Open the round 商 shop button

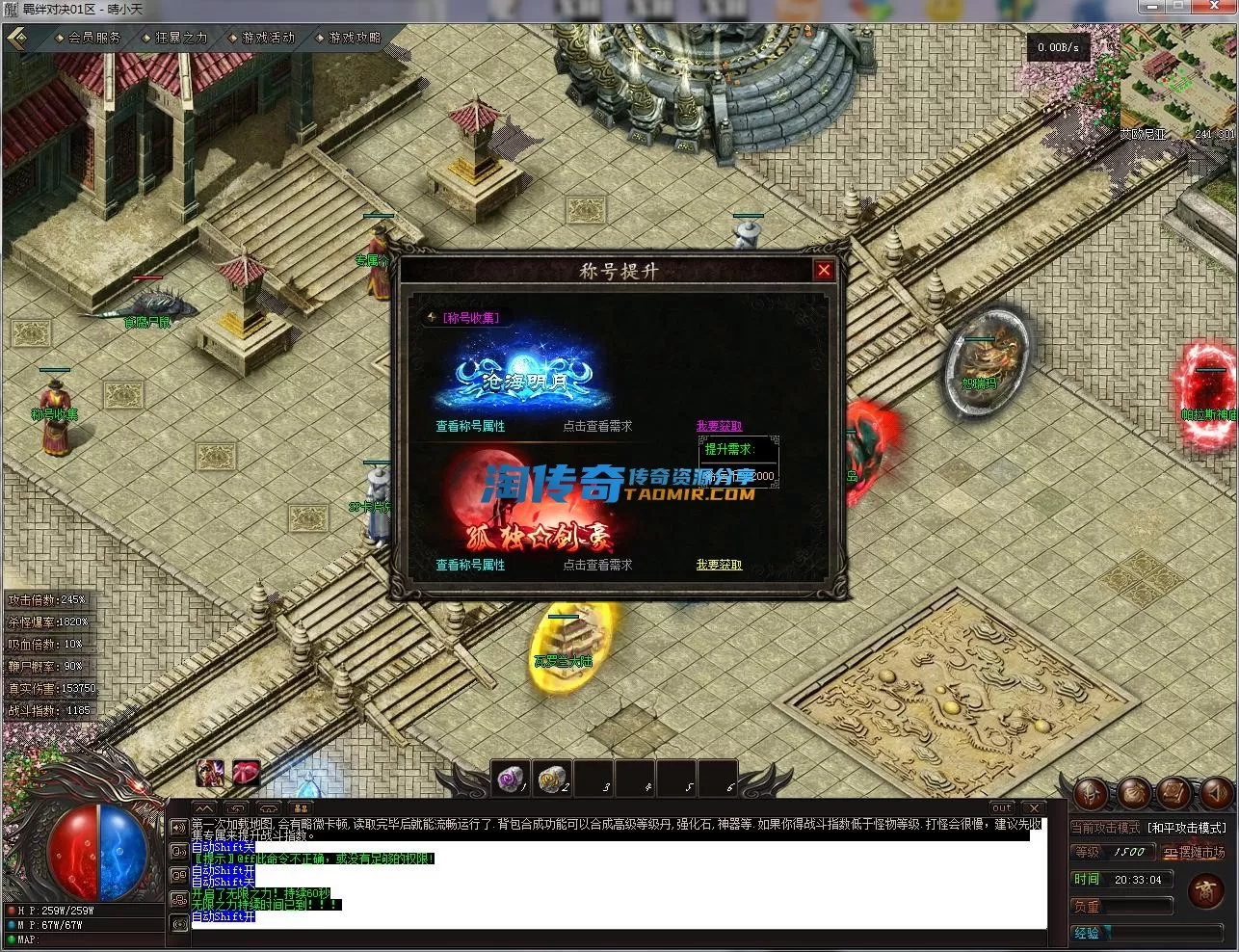point(1205,890)
